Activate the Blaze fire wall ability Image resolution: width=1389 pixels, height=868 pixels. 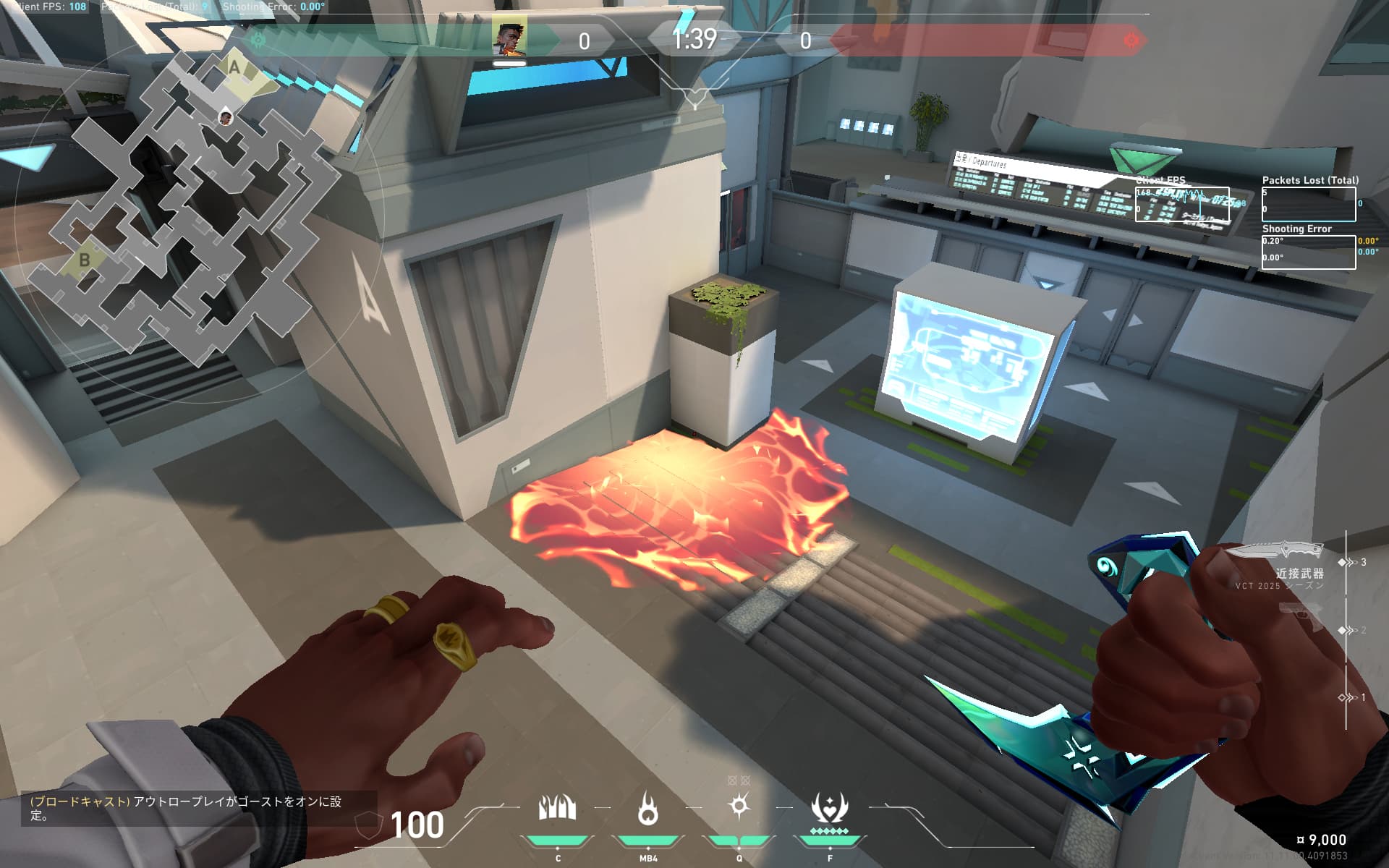point(557,809)
